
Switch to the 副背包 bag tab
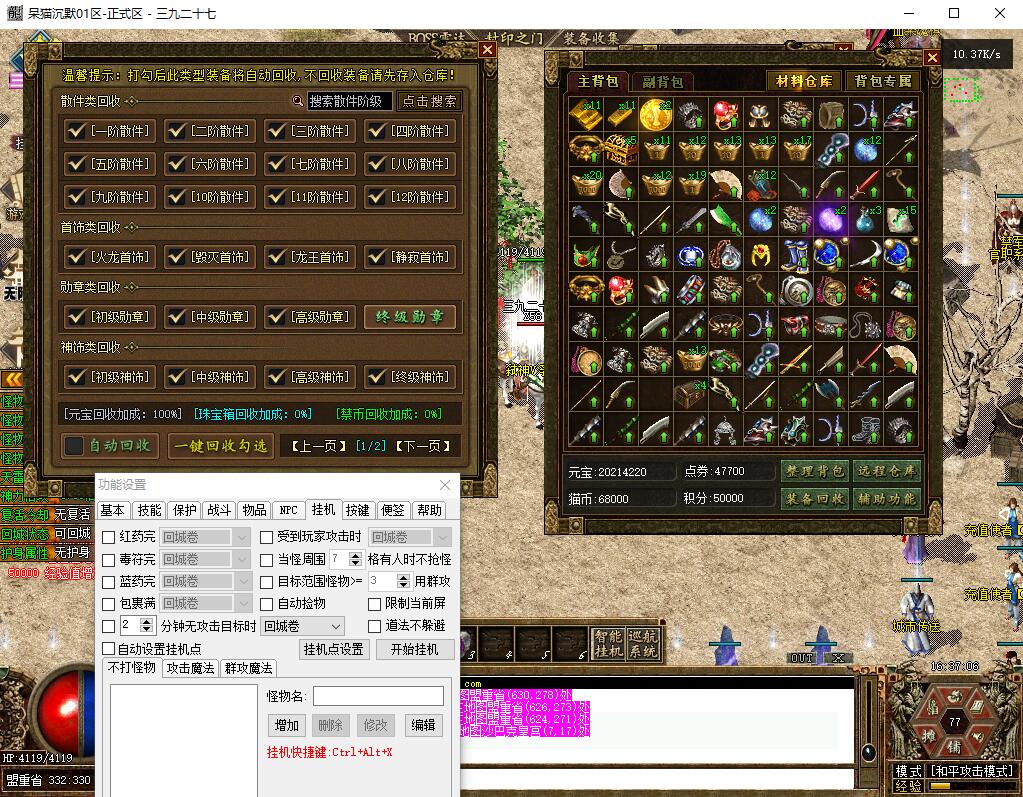[663, 82]
